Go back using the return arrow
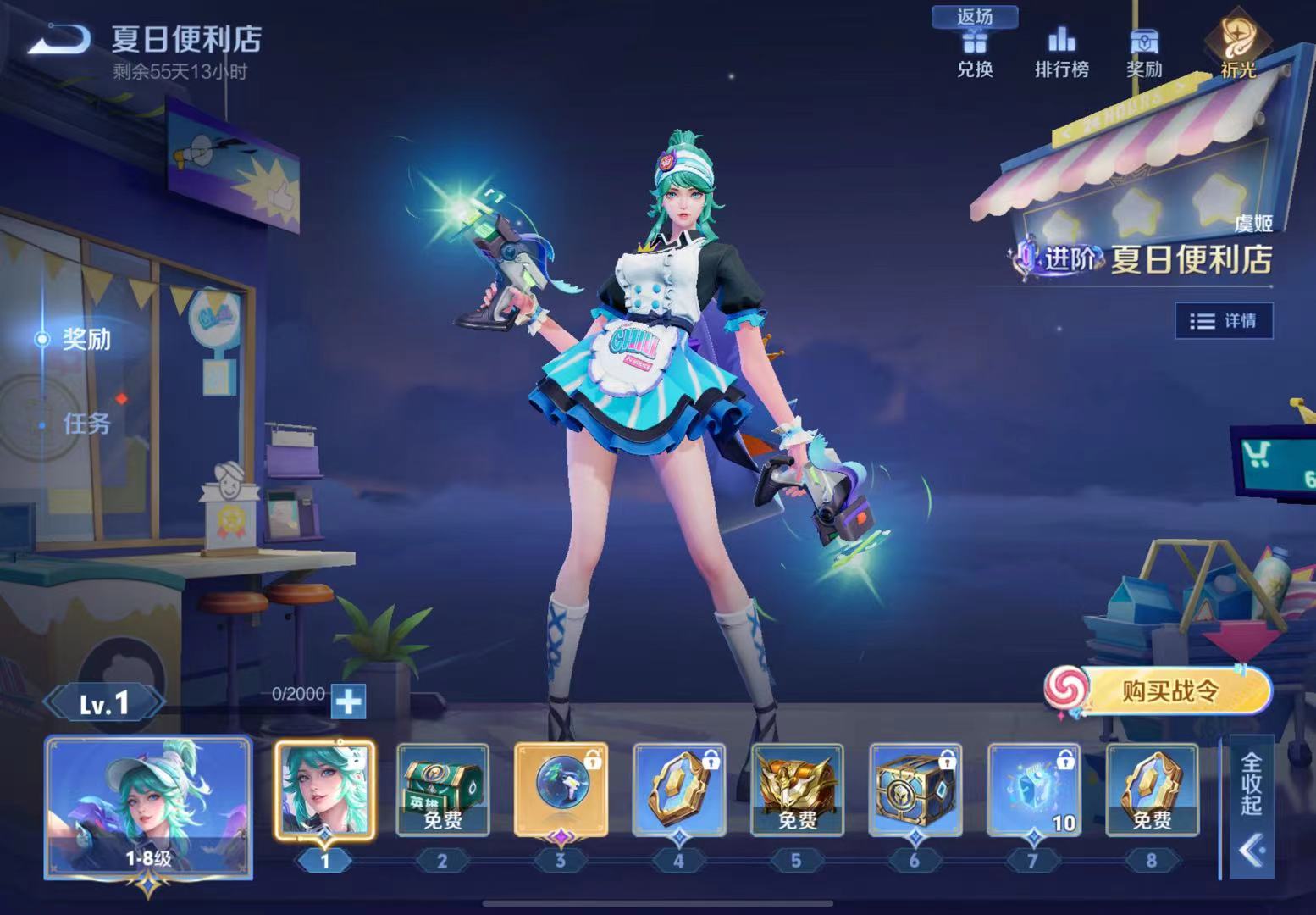The width and height of the screenshot is (1316, 915). (x=58, y=40)
